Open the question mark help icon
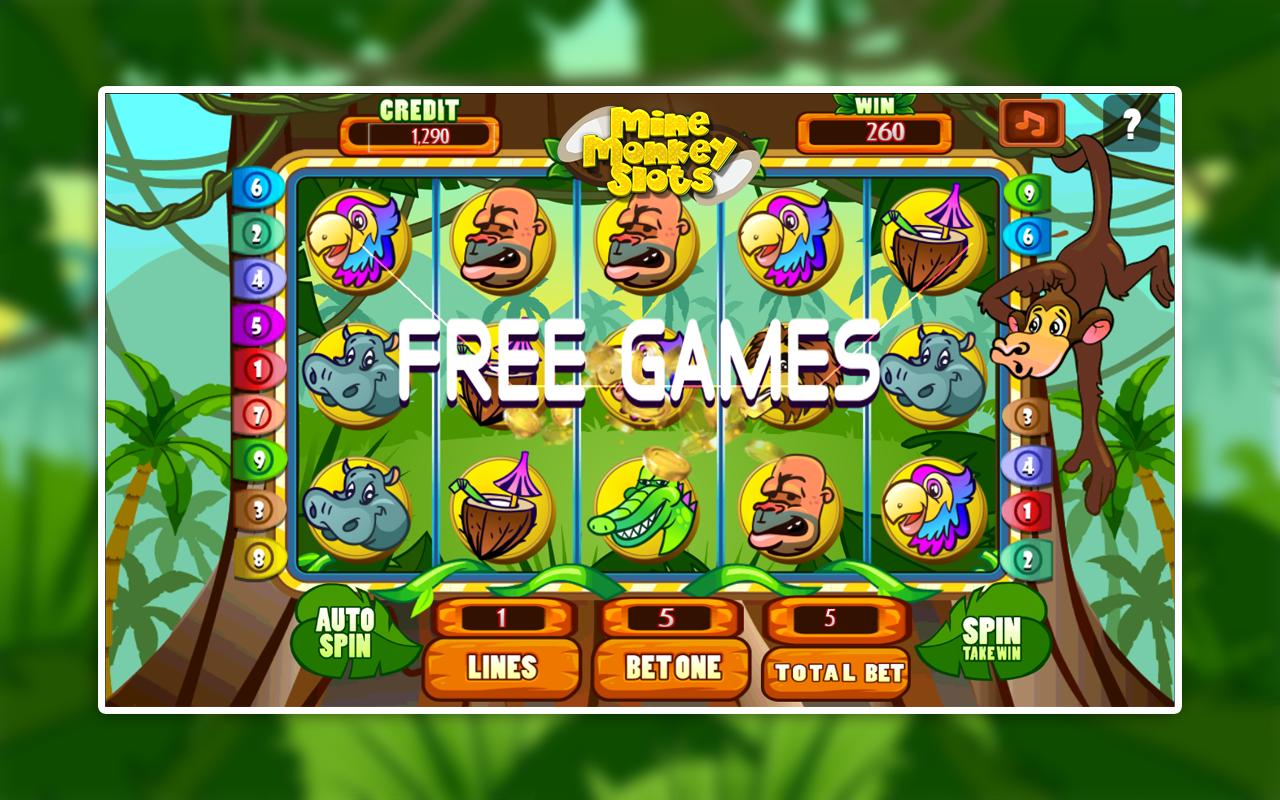This screenshot has width=1280, height=800. pos(1131,121)
